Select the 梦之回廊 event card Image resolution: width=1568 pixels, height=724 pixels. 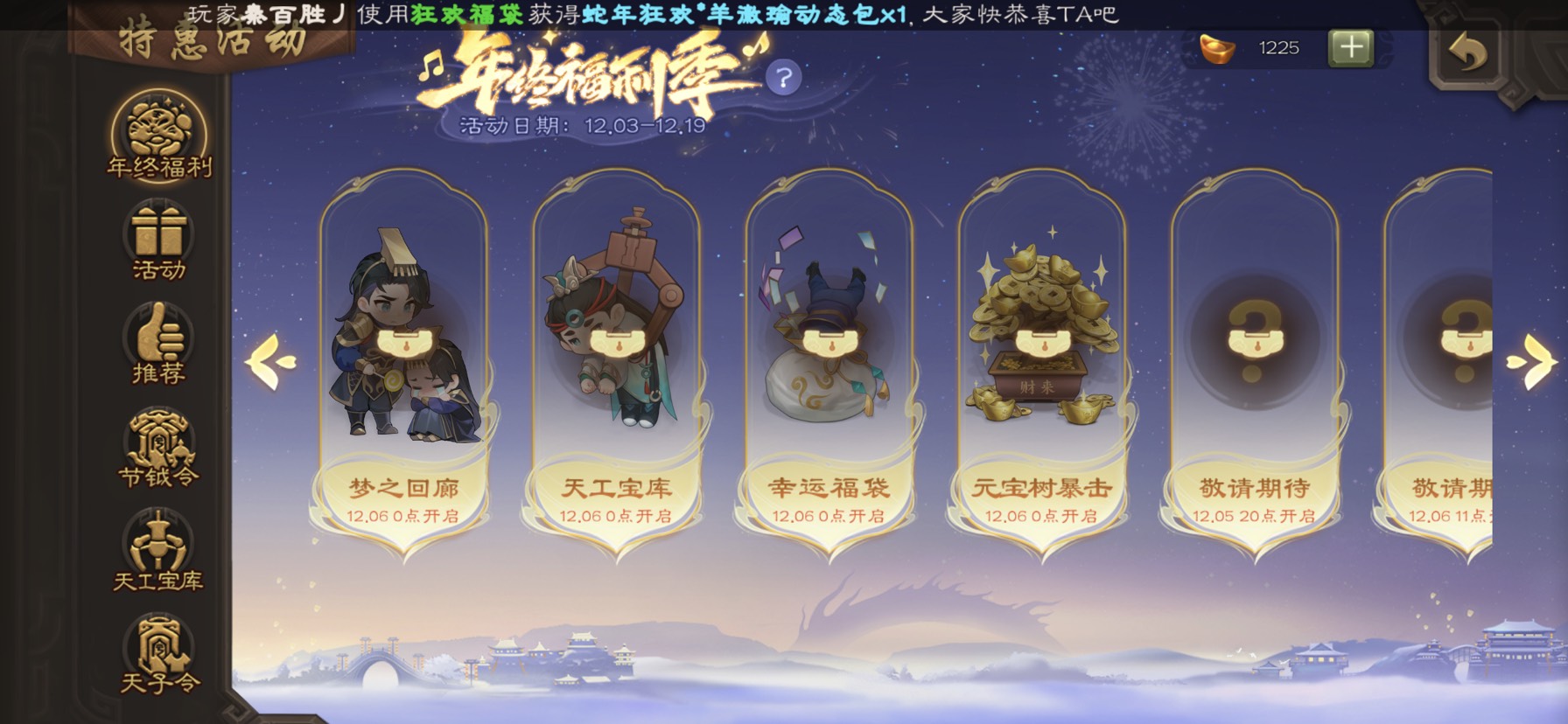pyautogui.click(x=402, y=367)
